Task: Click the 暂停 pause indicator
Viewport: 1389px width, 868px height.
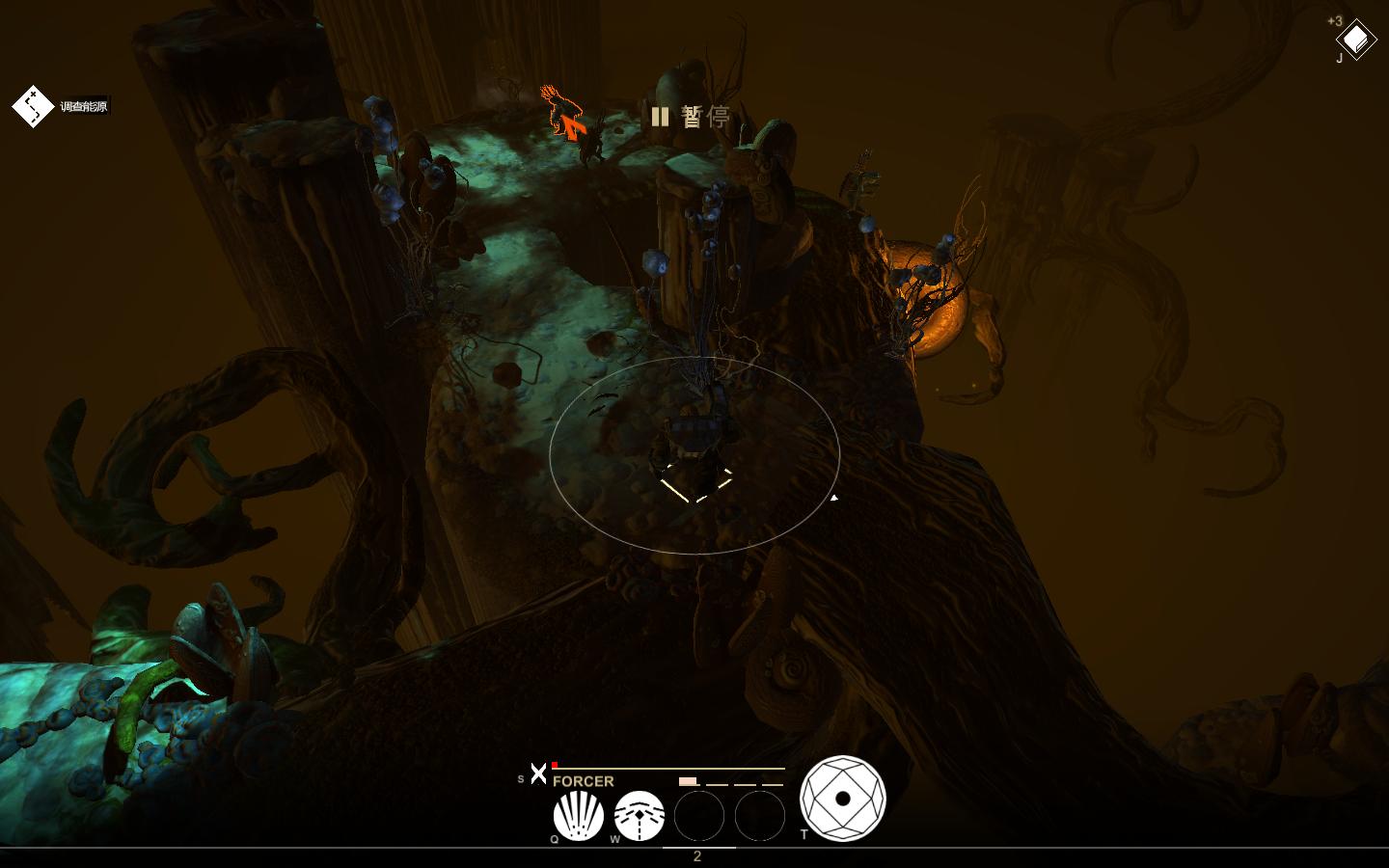Action: coord(692,117)
